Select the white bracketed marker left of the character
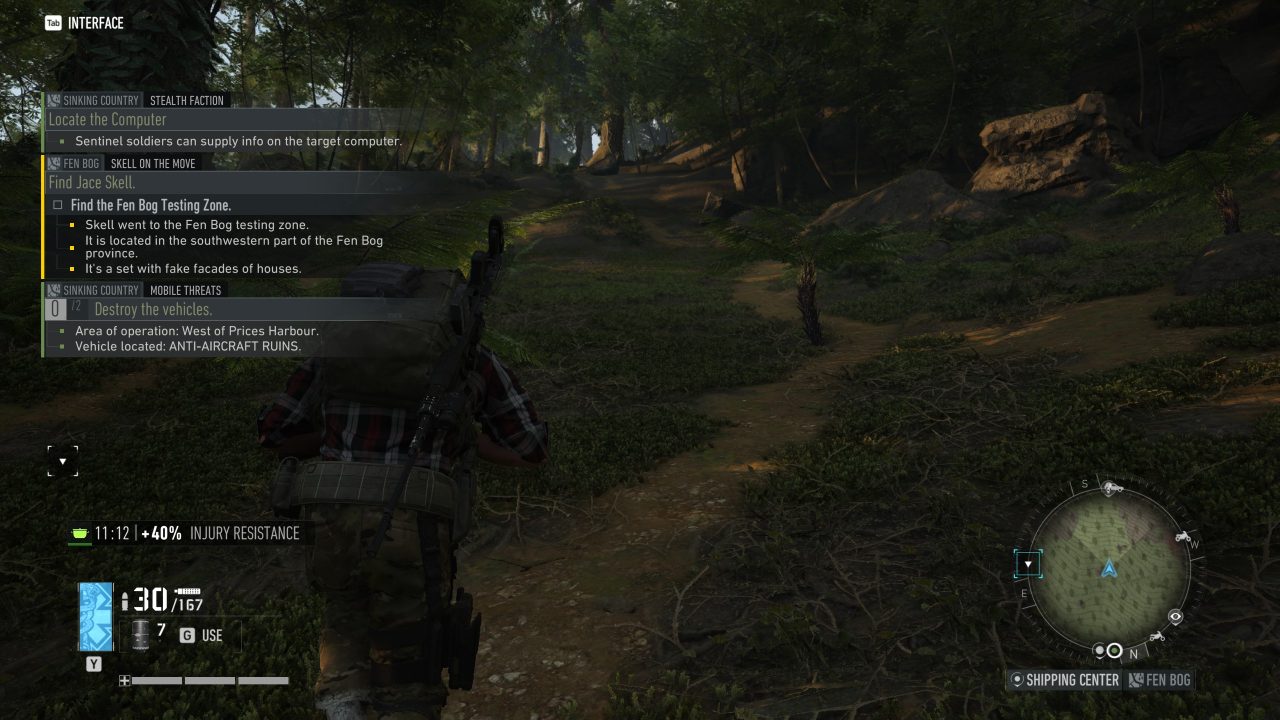The width and height of the screenshot is (1280, 720). [x=62, y=461]
